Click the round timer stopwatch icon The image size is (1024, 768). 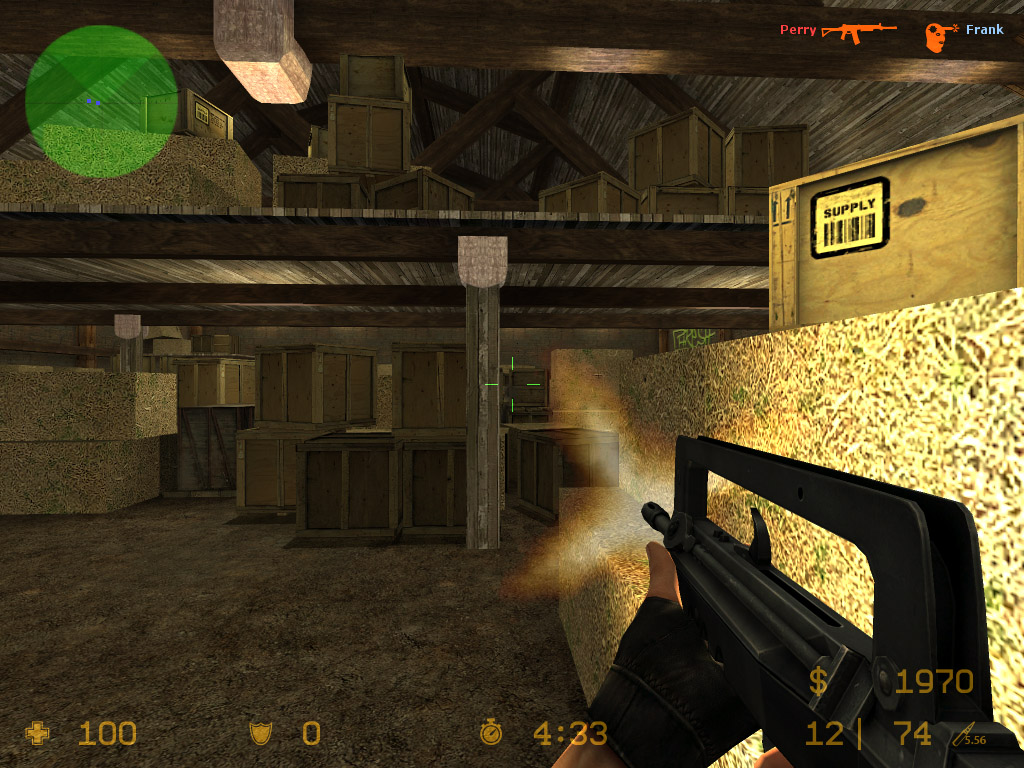[x=491, y=733]
